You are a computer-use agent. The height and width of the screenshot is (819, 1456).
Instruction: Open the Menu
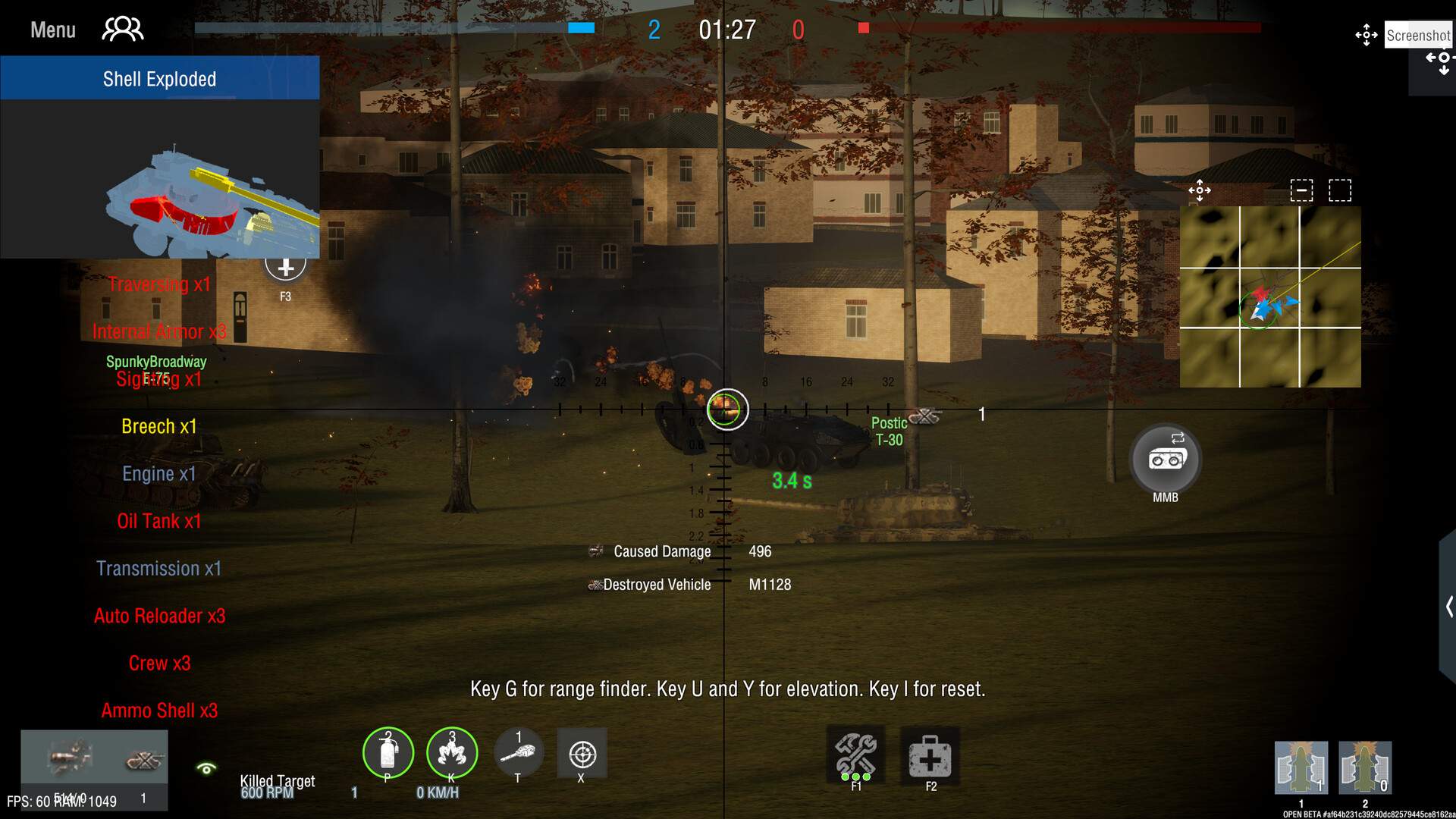click(x=52, y=29)
